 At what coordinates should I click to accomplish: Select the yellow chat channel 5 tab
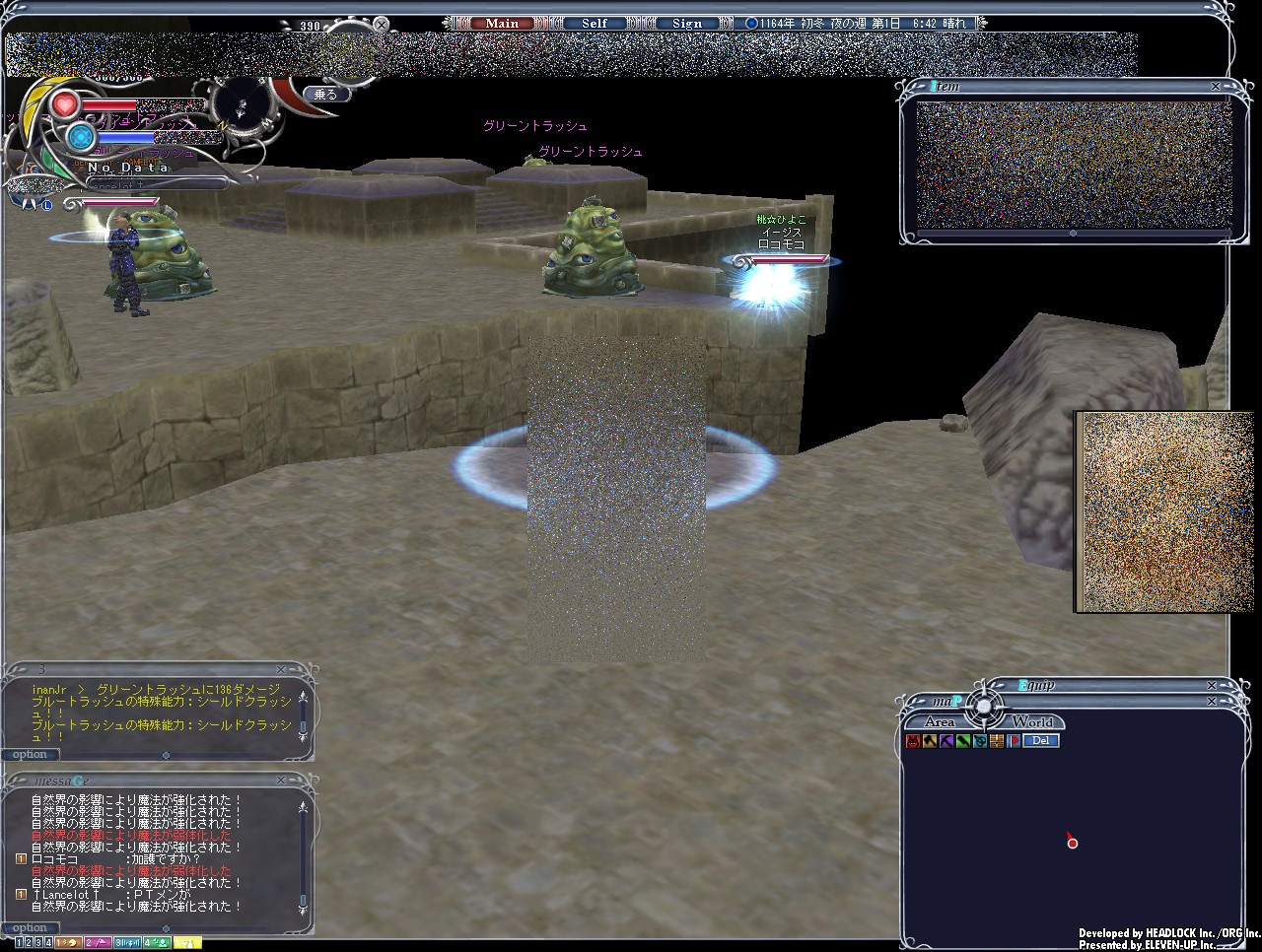(187, 943)
